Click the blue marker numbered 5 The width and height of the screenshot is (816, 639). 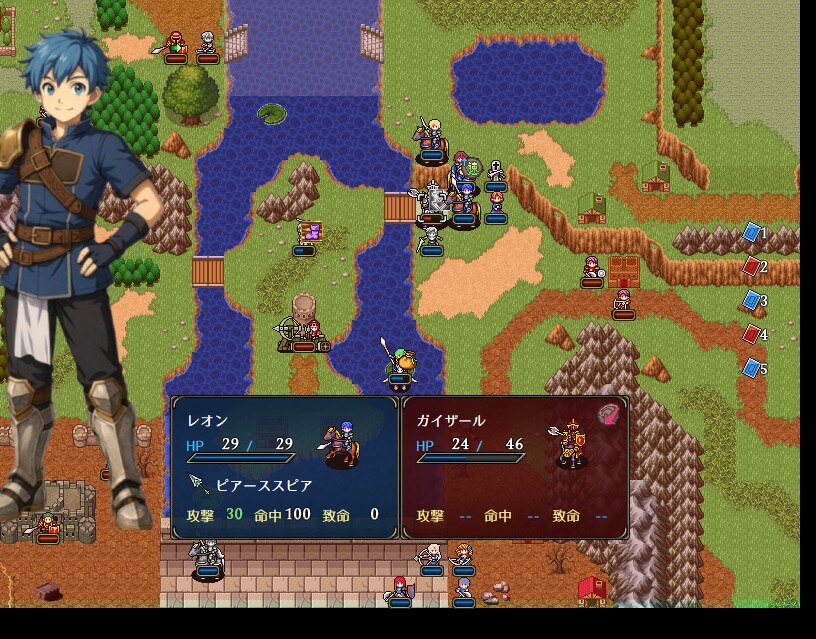752,368
